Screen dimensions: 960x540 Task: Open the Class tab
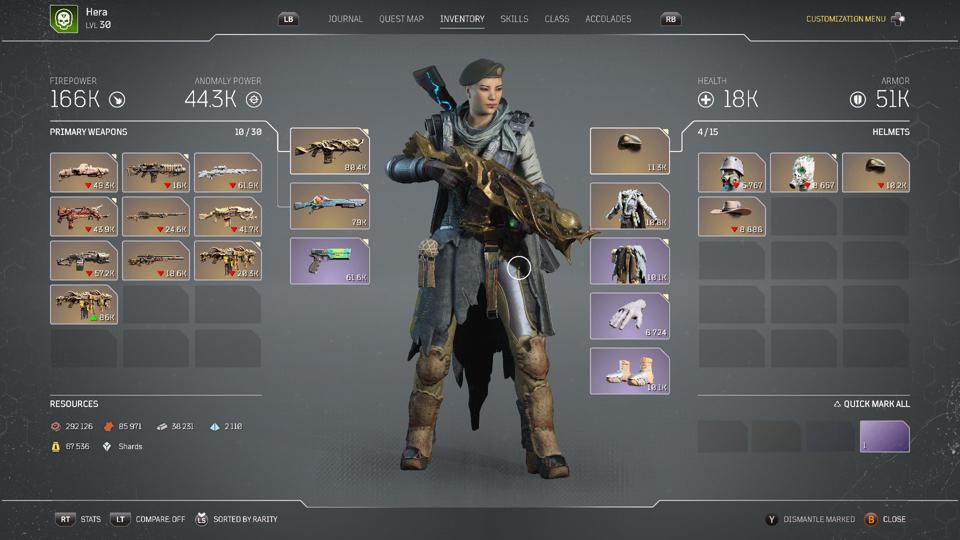tap(557, 19)
